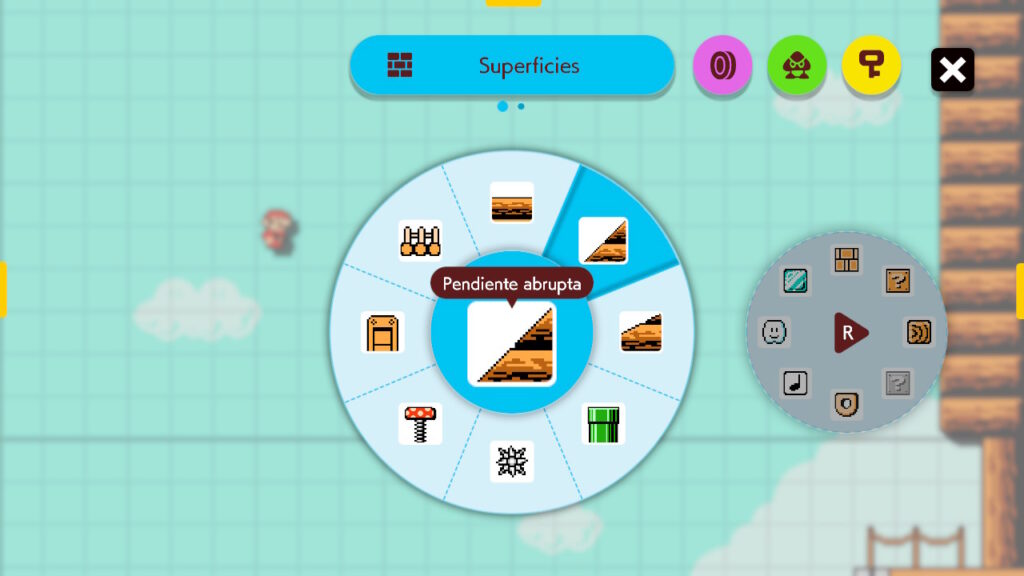Switch to the green Goomba enemies category
Screen dimensions: 1024x576
796,66
